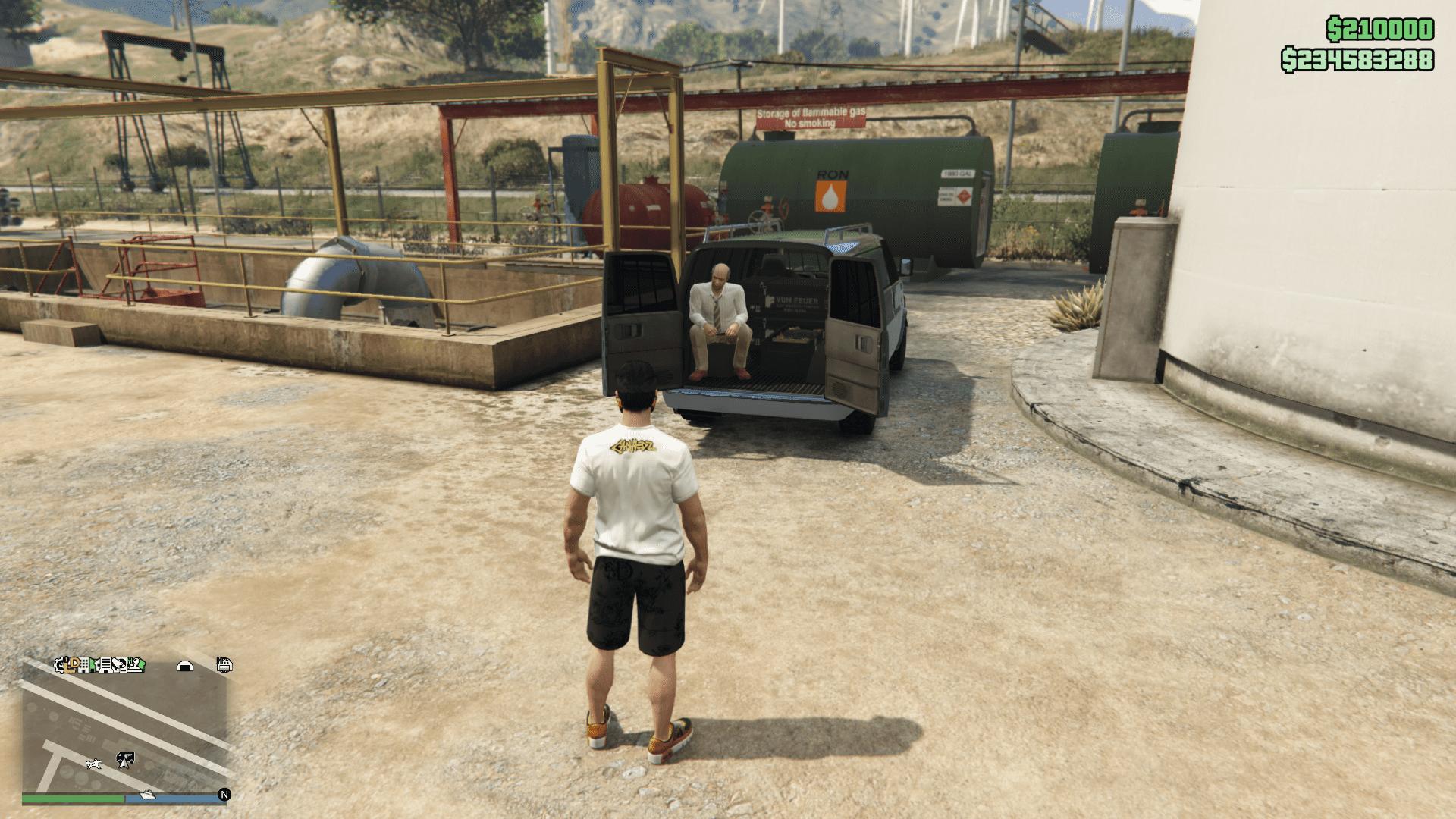Select the friend blip left of the van blip
This screenshot has width=1456, height=819.
pos(93,764)
